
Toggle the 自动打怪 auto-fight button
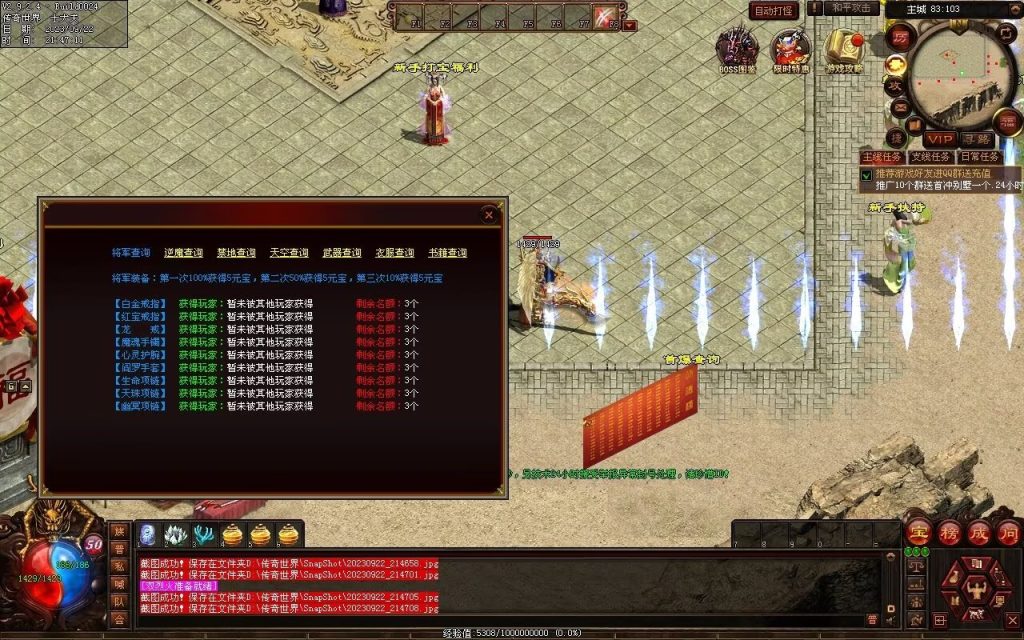click(774, 11)
